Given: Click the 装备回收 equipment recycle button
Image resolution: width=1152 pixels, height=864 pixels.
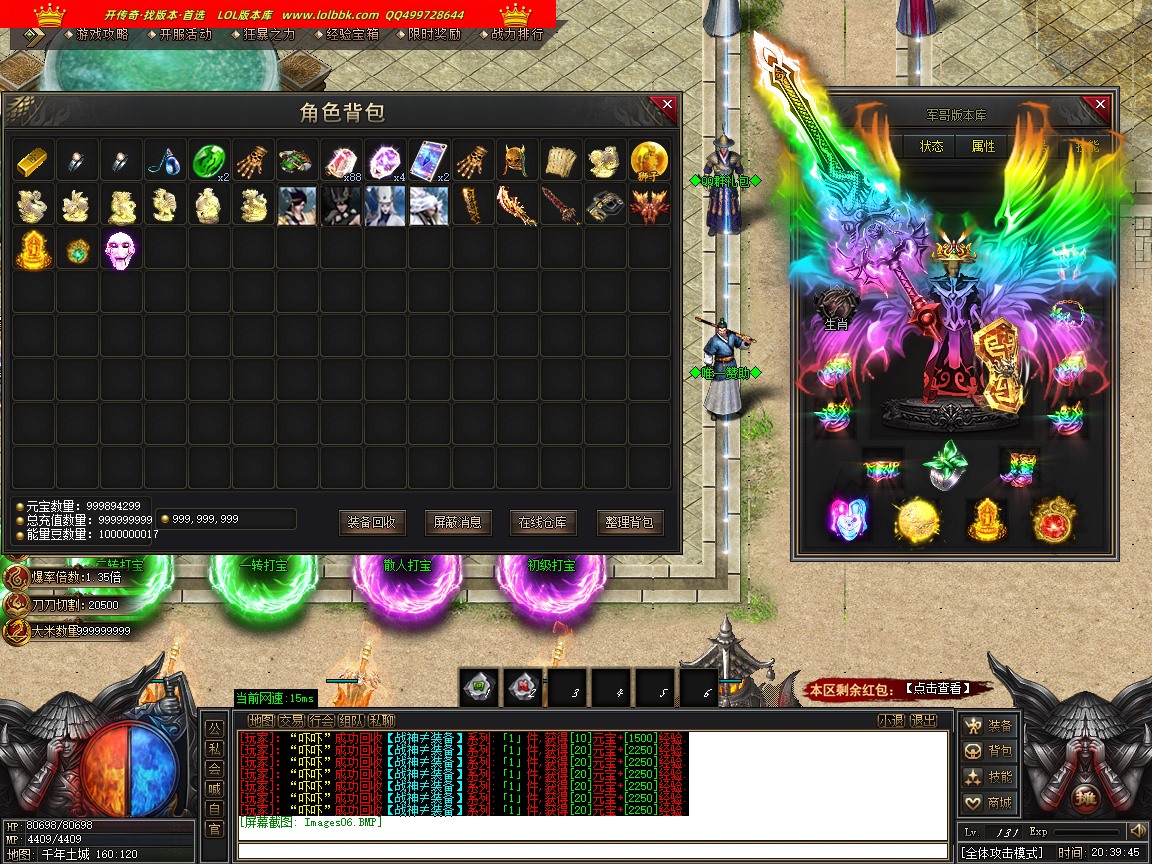Looking at the screenshot, I should [372, 522].
